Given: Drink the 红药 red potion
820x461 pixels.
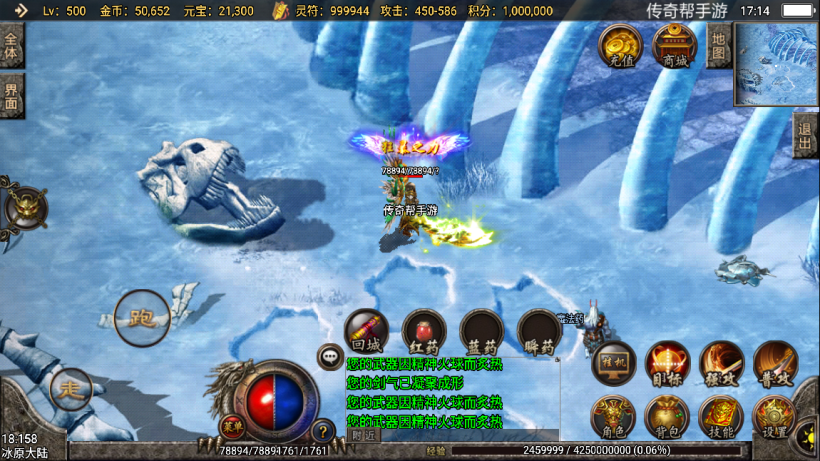Looking at the screenshot, I should [424, 331].
